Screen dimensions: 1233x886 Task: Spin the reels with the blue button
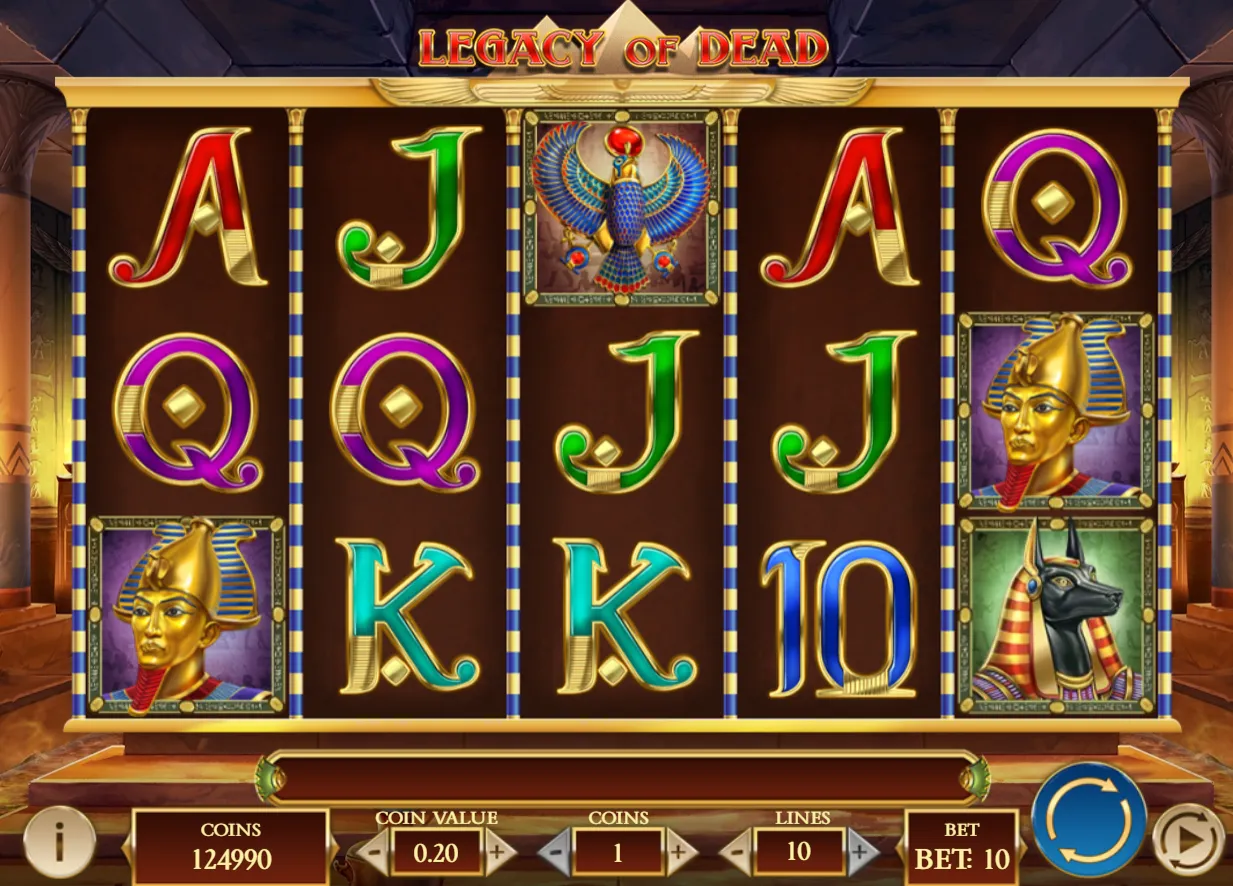tap(1089, 819)
